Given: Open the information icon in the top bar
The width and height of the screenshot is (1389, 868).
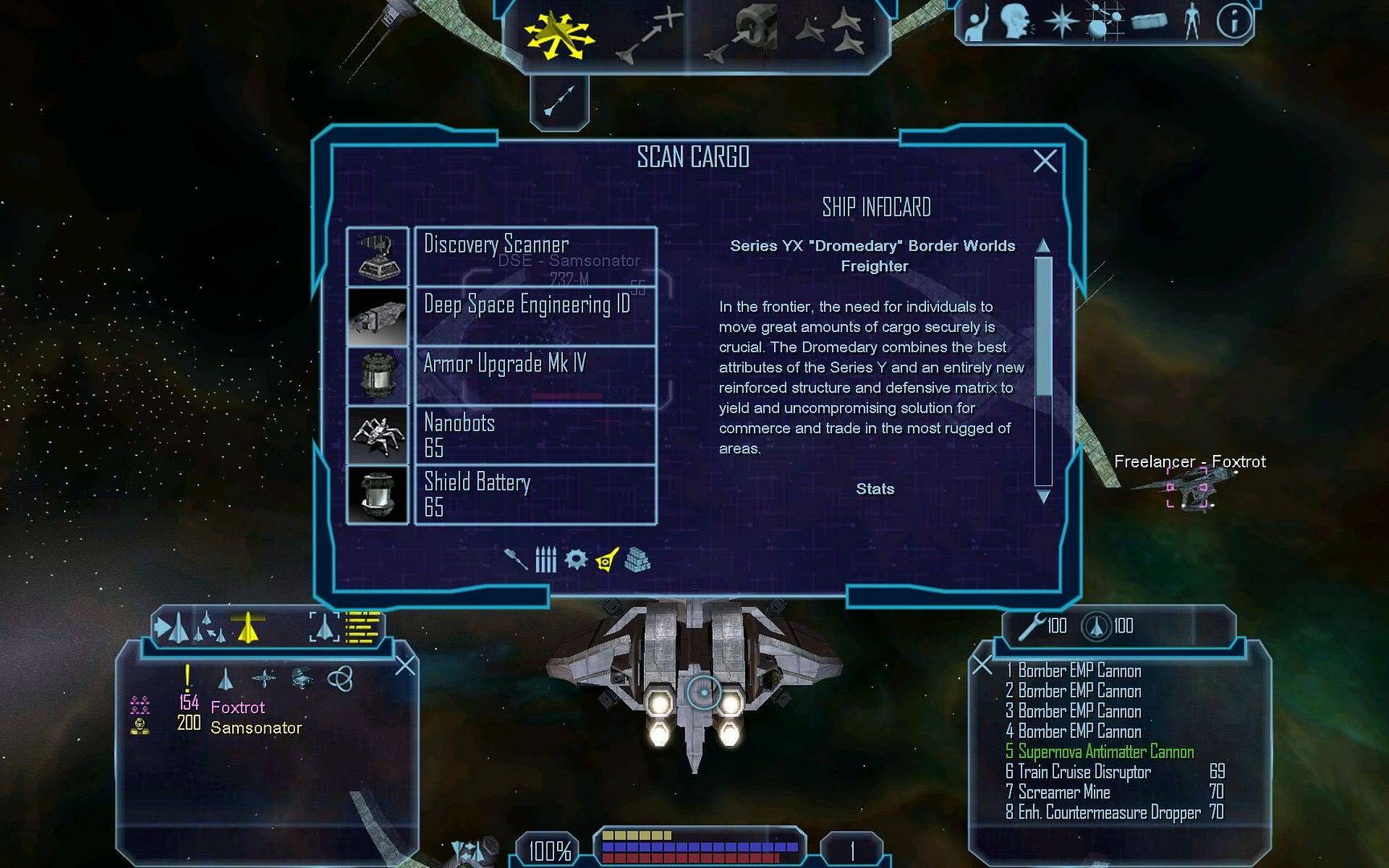Looking at the screenshot, I should (x=1233, y=23).
